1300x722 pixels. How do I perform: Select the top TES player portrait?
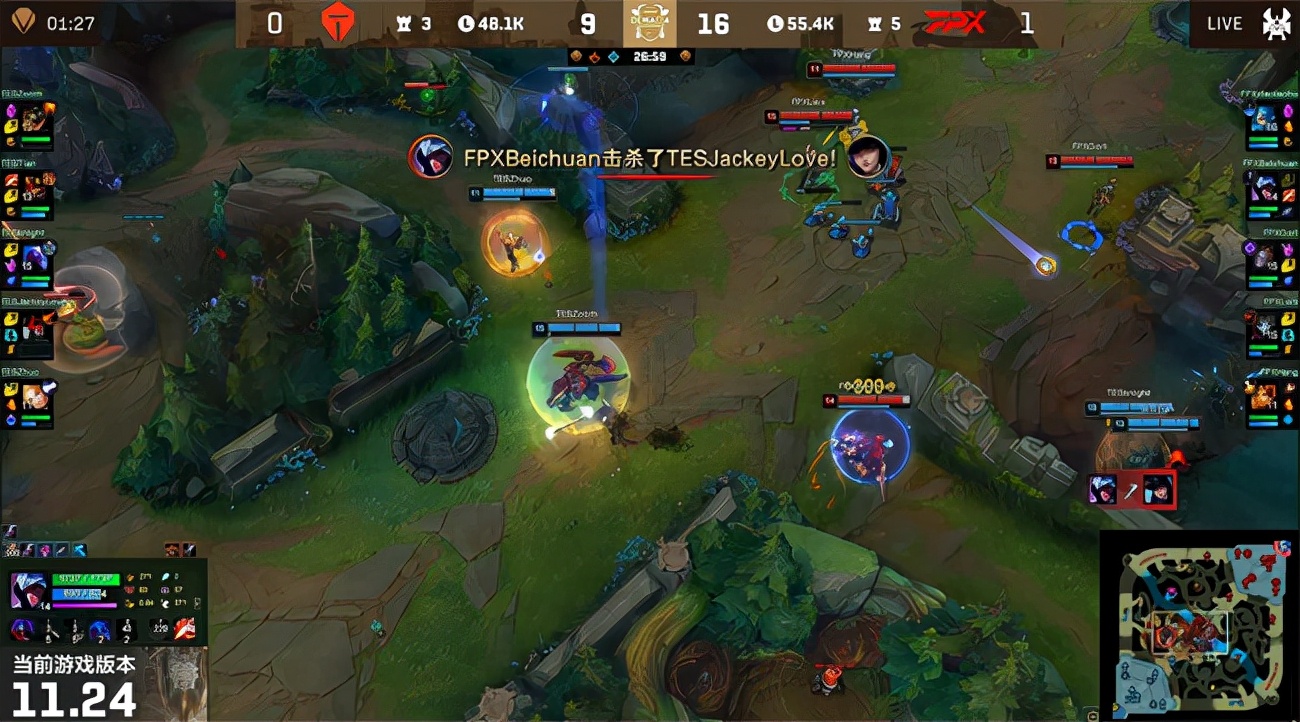tap(36, 118)
